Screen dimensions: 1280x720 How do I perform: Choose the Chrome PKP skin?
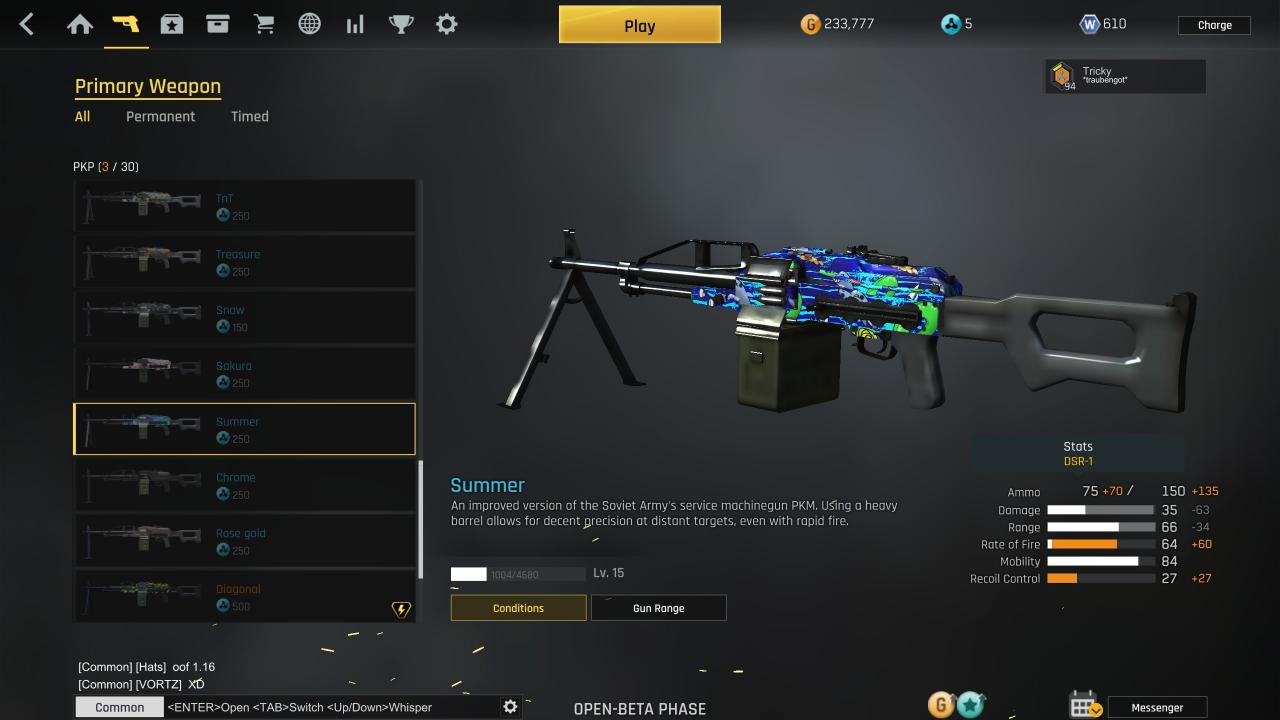[244, 485]
